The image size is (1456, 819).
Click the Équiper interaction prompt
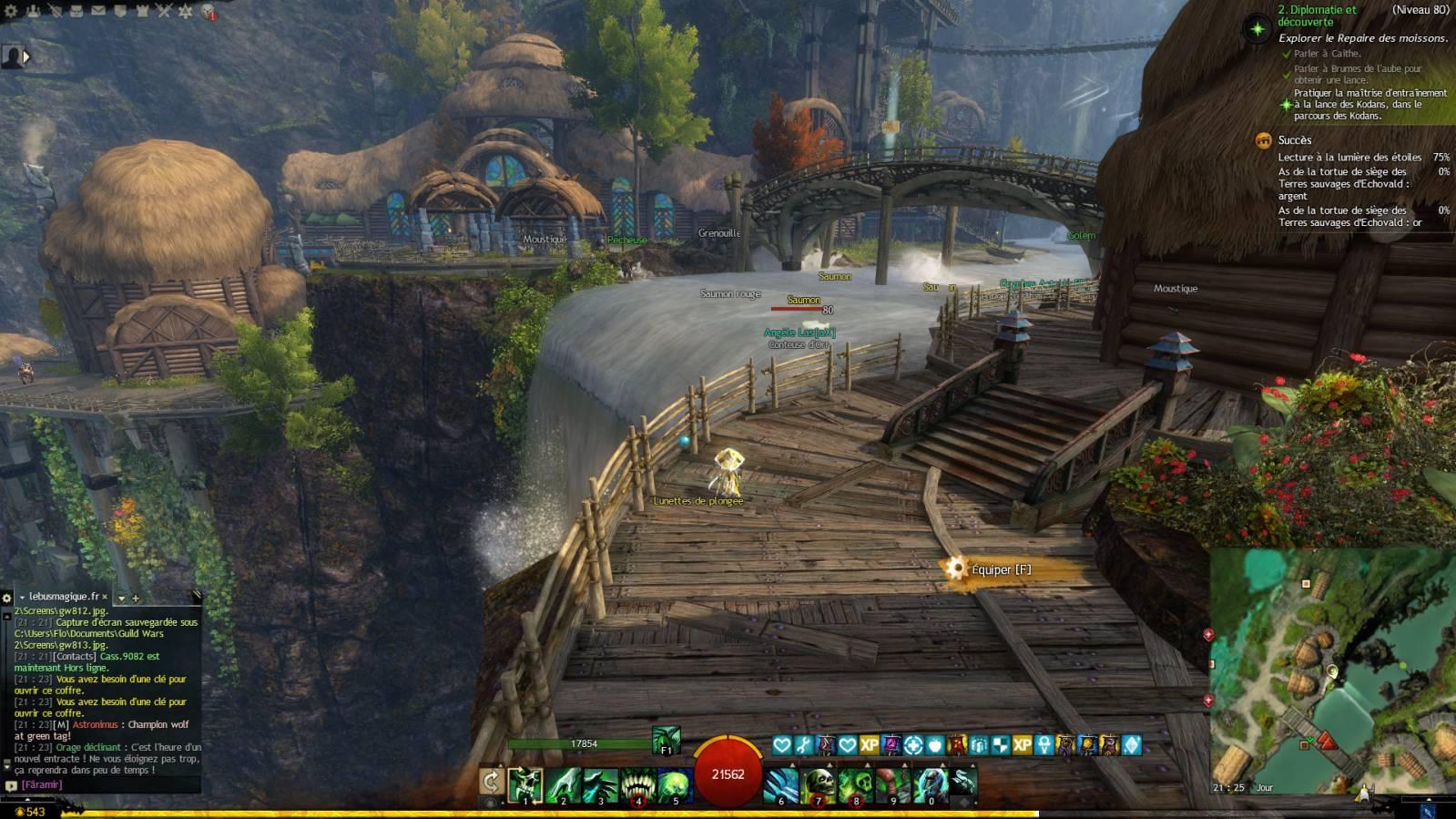coord(999,569)
